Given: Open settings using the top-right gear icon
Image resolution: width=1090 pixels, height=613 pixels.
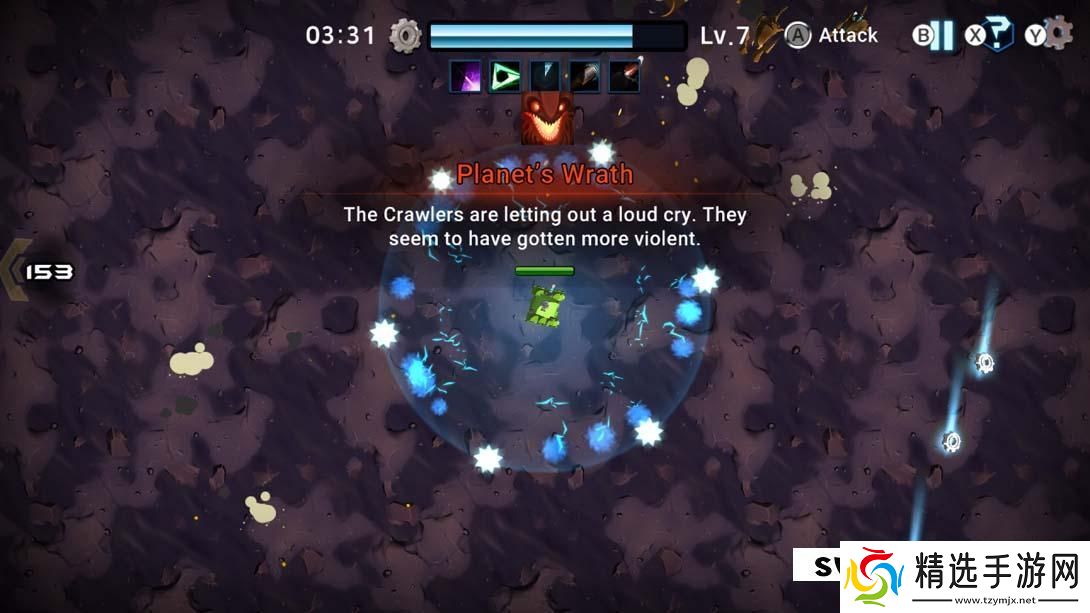Looking at the screenshot, I should click(1058, 33).
